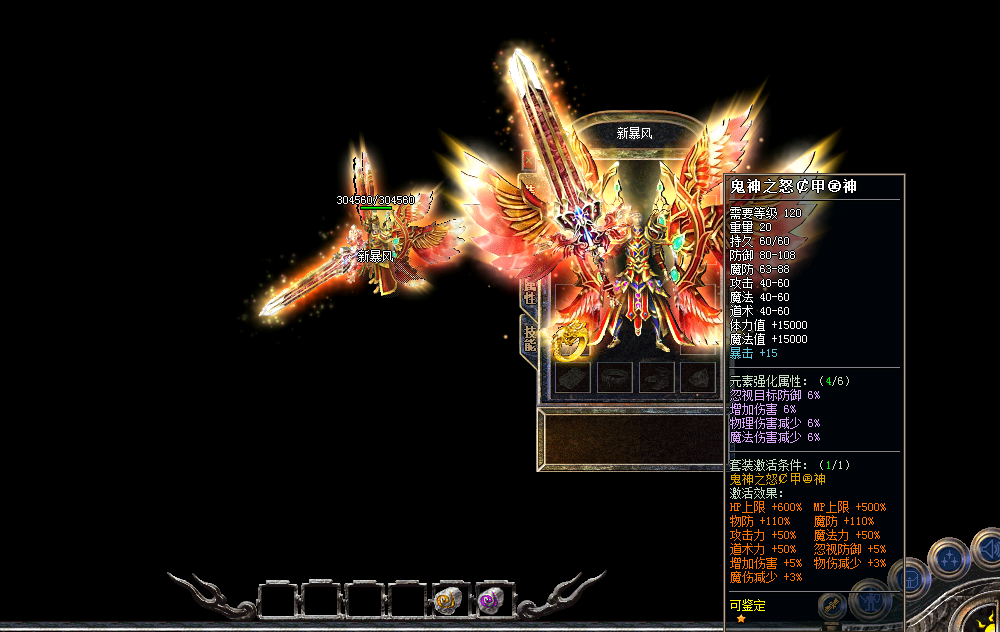Toggle the sound speaker button

pyautogui.click(x=986, y=549)
